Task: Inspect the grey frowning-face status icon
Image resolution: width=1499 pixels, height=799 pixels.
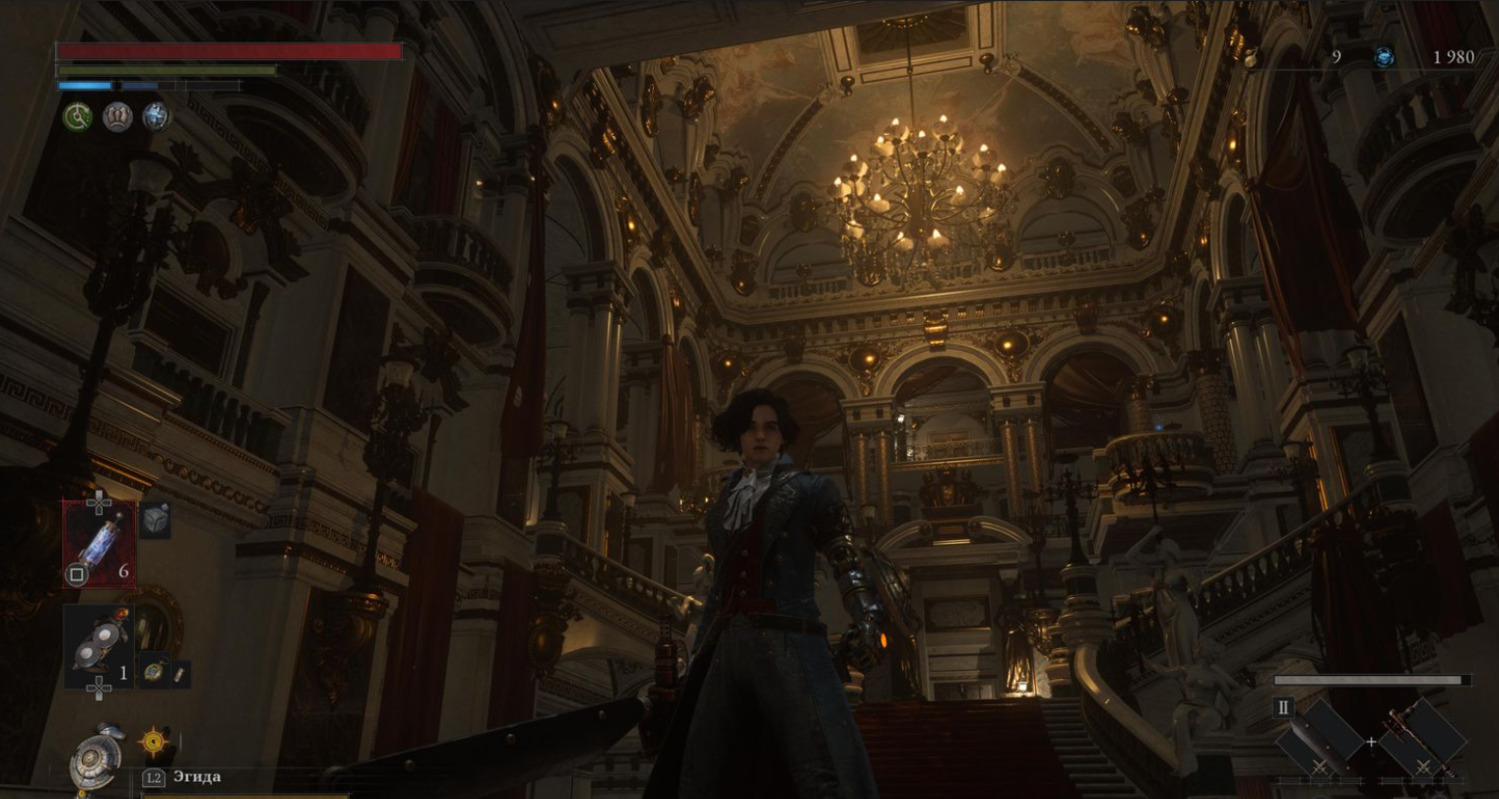Action: [x=118, y=117]
